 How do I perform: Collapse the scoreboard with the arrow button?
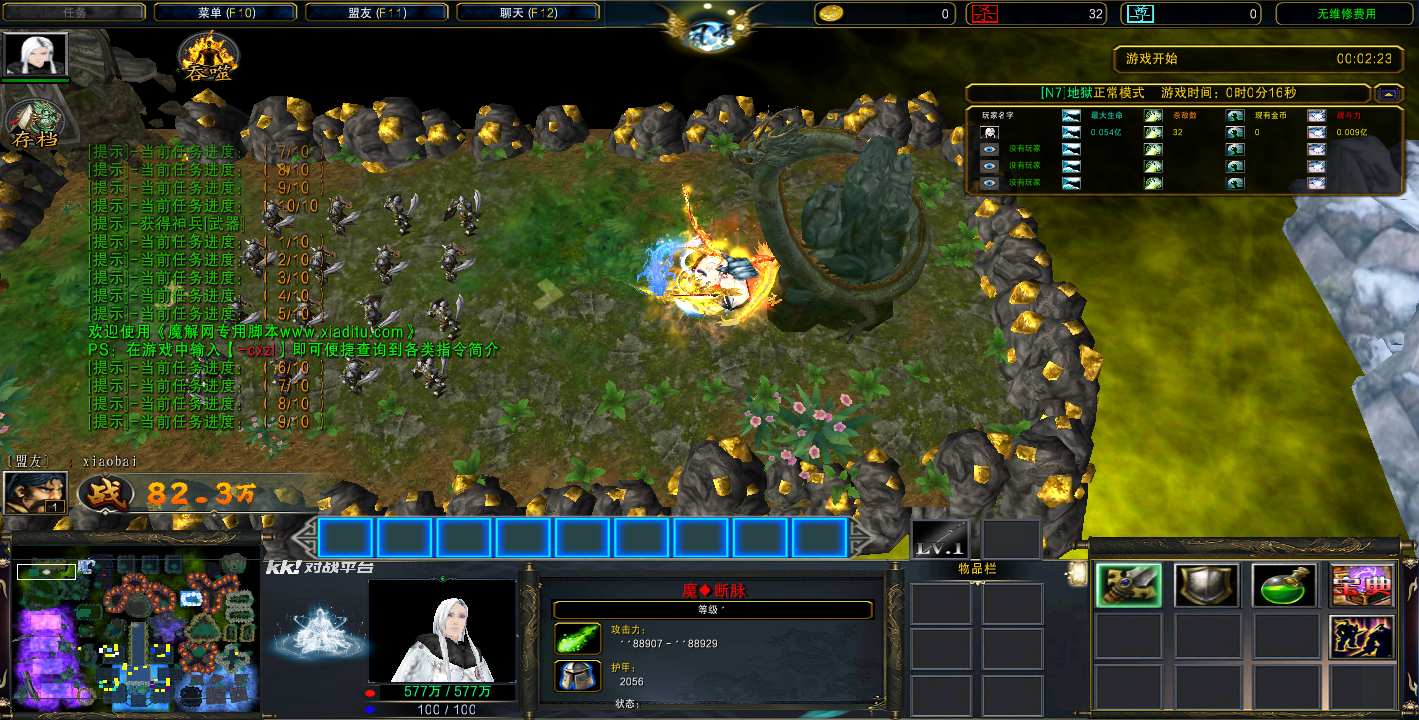(1387, 93)
